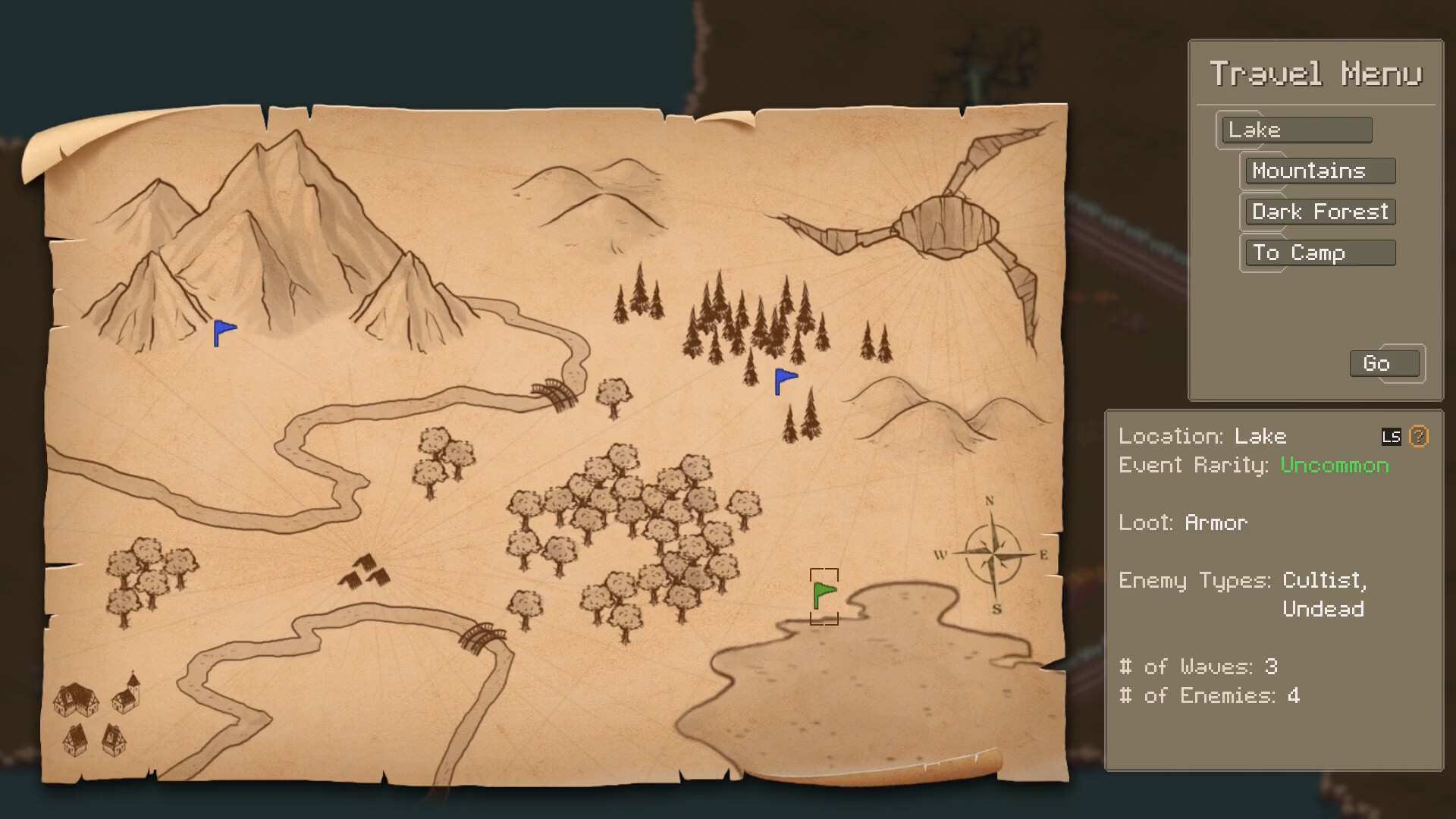Open the question mark help icon
Viewport: 1456px width, 819px height.
tap(1417, 436)
